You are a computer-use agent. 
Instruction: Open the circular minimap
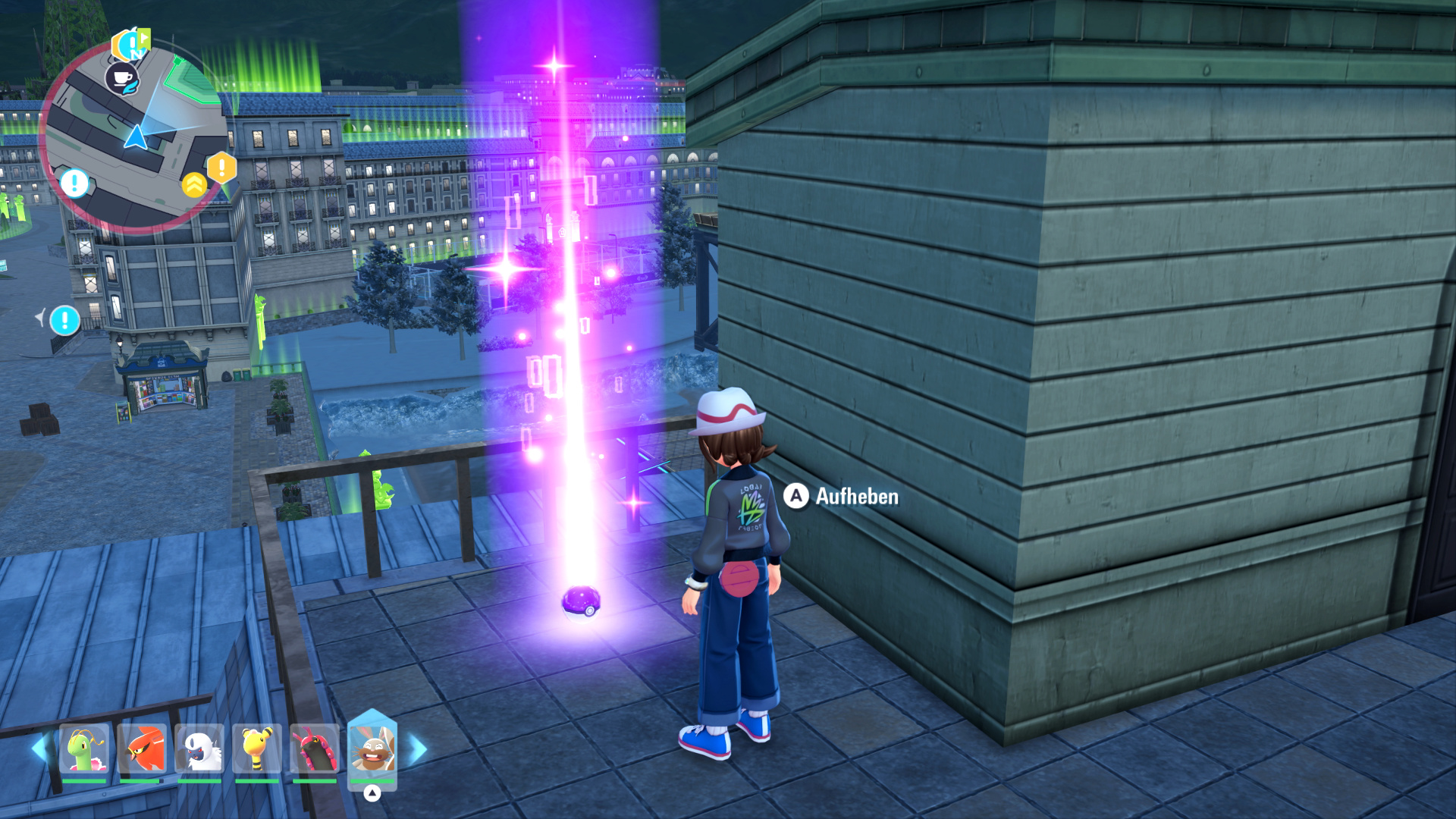click(133, 136)
